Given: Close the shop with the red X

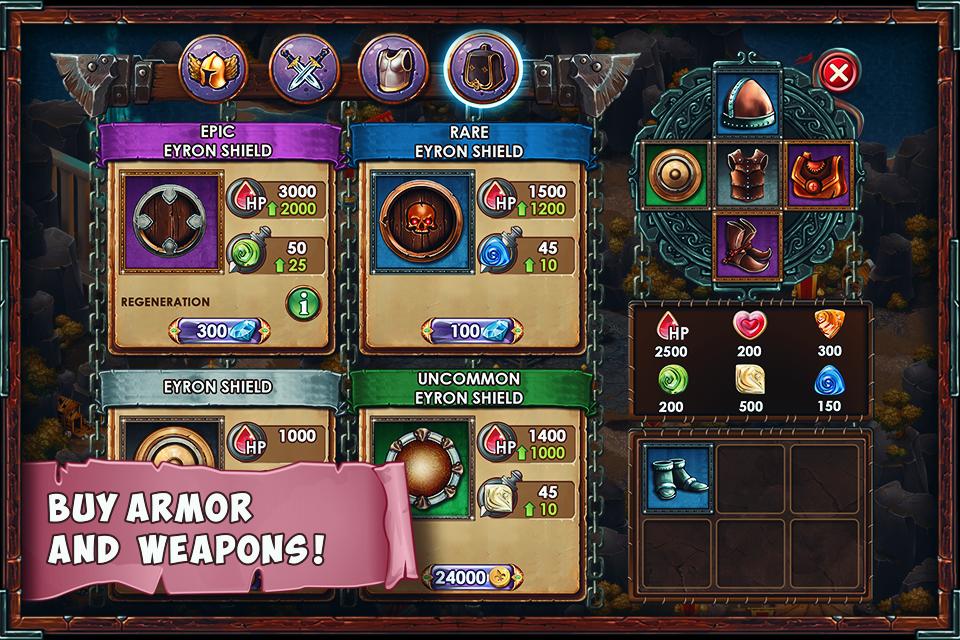Looking at the screenshot, I should pos(838,72).
